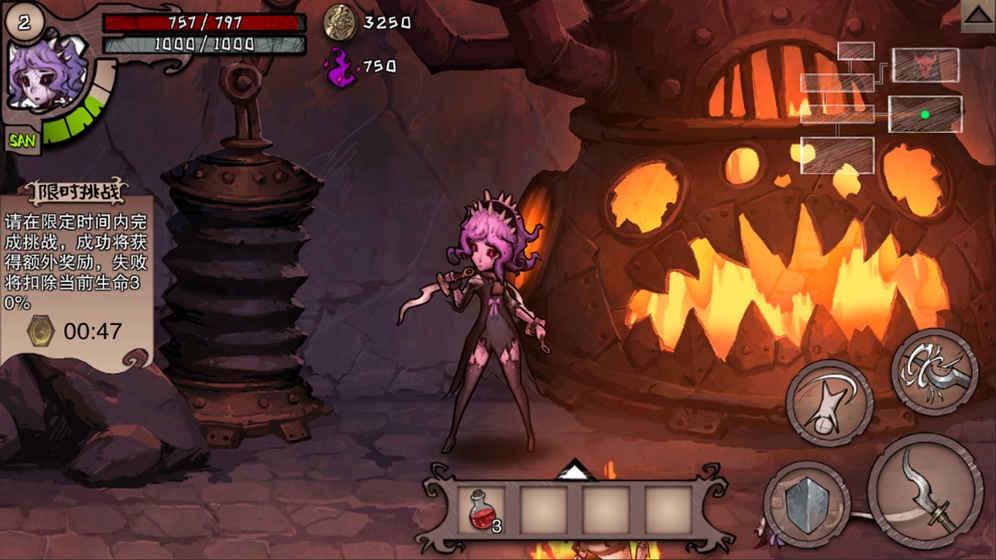Trigger the whirlwind slash skill
Image resolution: width=996 pixels, height=560 pixels.
click(934, 371)
